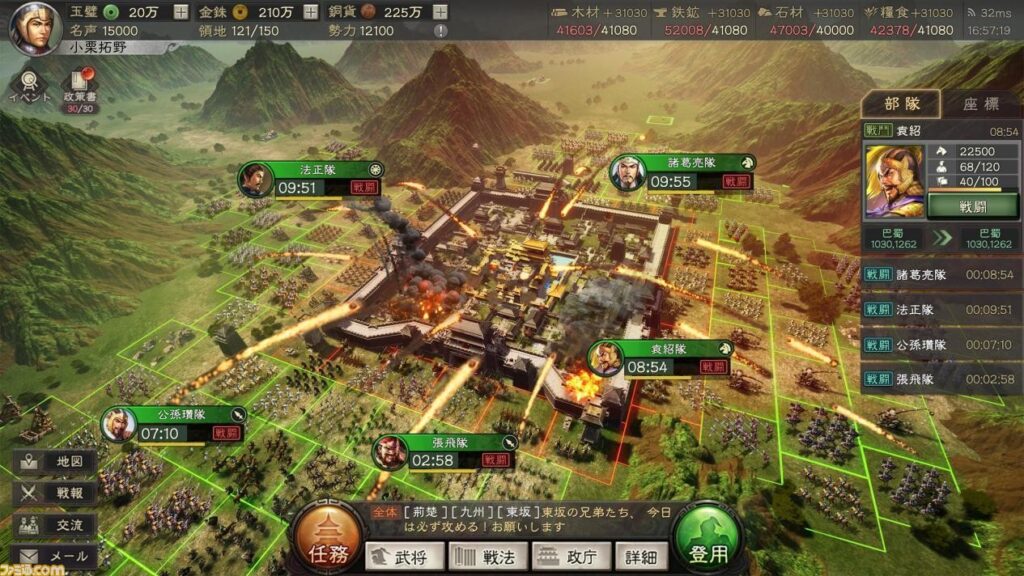1024x576 pixels.
Task: Click the green 戦闘 button under 袁紹
Action: point(972,204)
